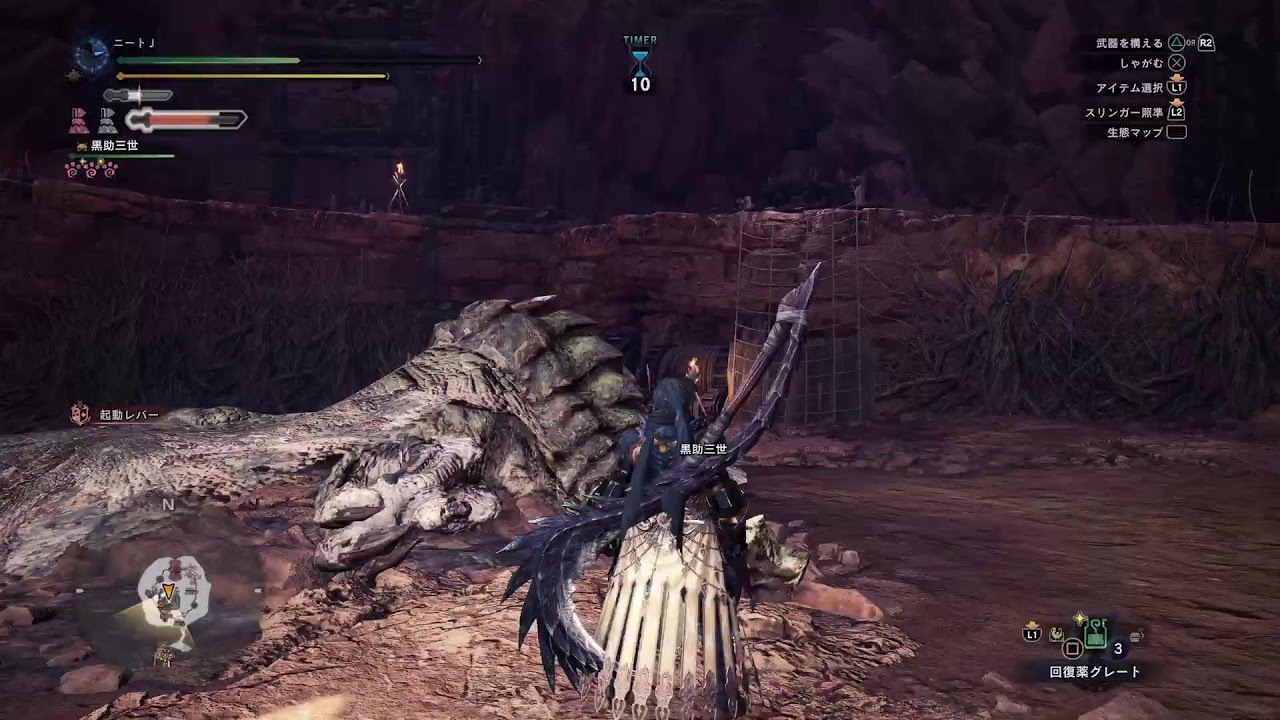Choose the item left of the potion

click(1056, 634)
